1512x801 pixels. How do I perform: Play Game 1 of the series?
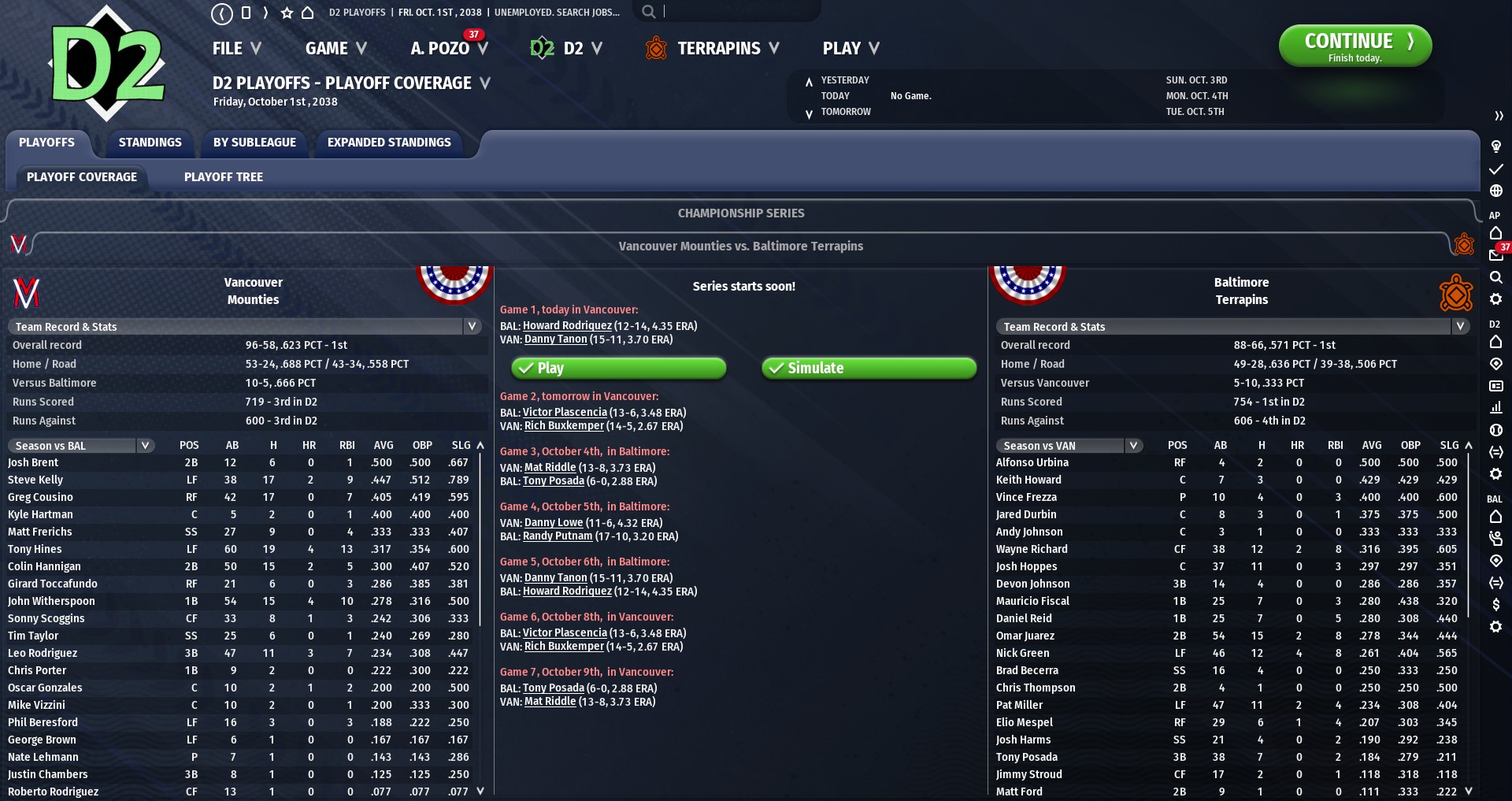point(619,368)
